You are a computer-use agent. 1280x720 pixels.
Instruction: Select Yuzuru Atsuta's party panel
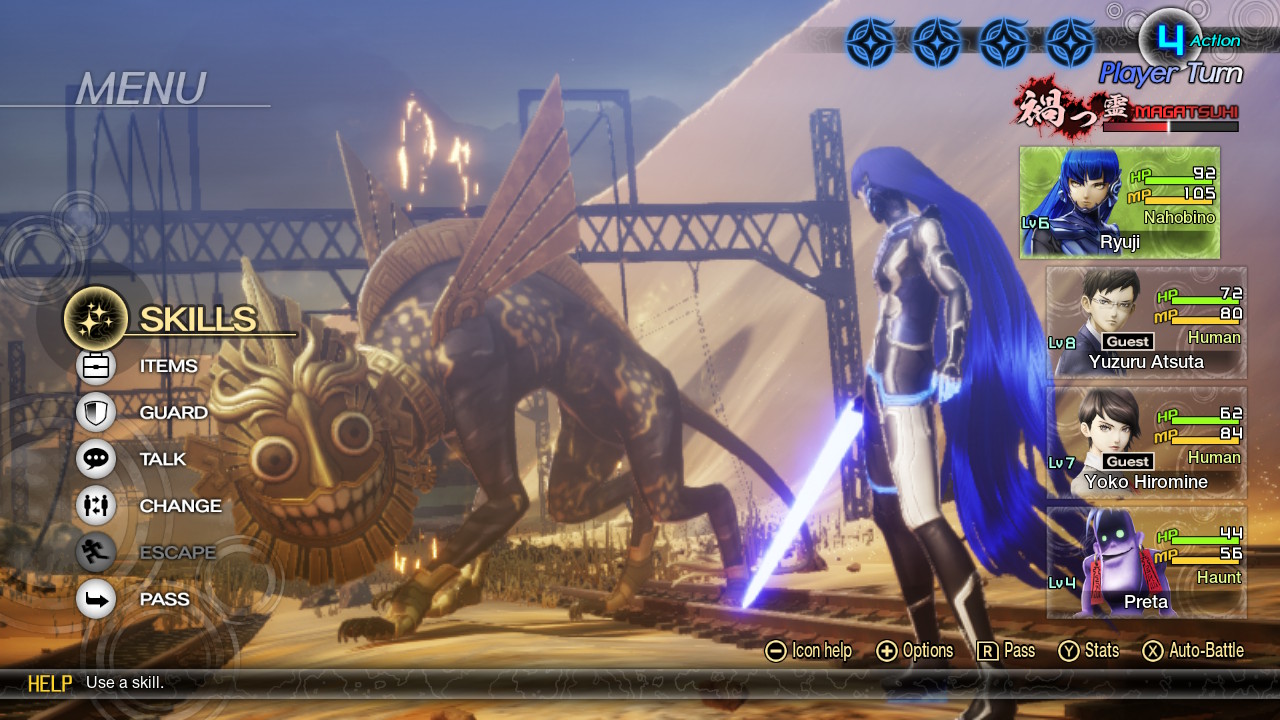1146,322
